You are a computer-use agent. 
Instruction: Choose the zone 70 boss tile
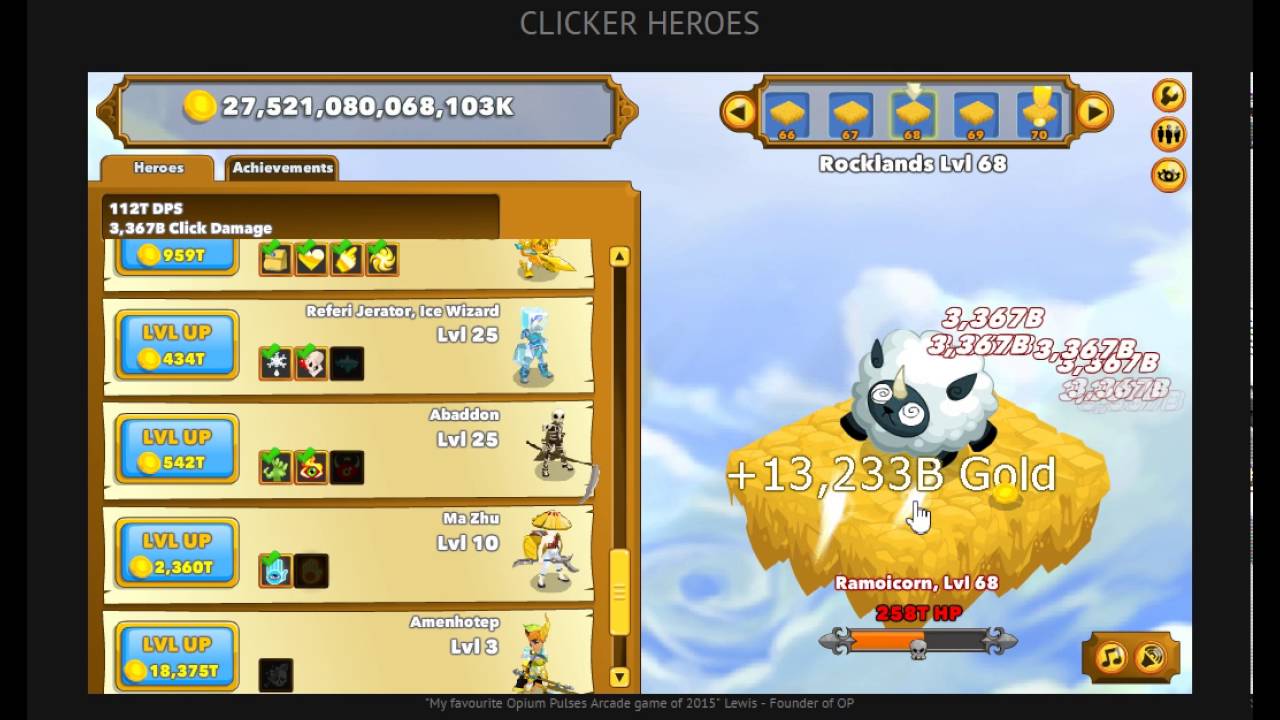click(1039, 113)
